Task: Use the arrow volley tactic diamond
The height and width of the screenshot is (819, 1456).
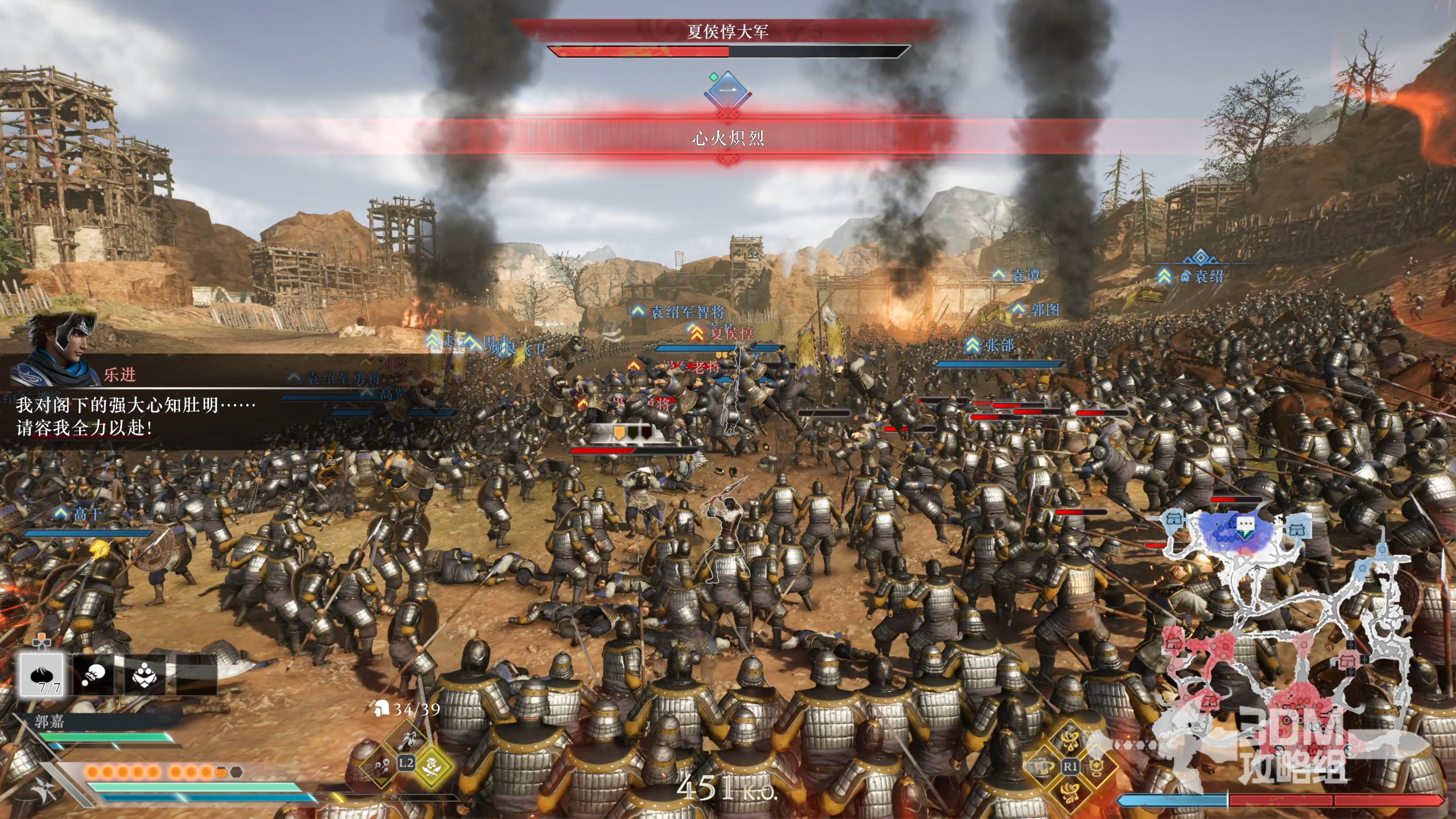Action: point(382,765)
